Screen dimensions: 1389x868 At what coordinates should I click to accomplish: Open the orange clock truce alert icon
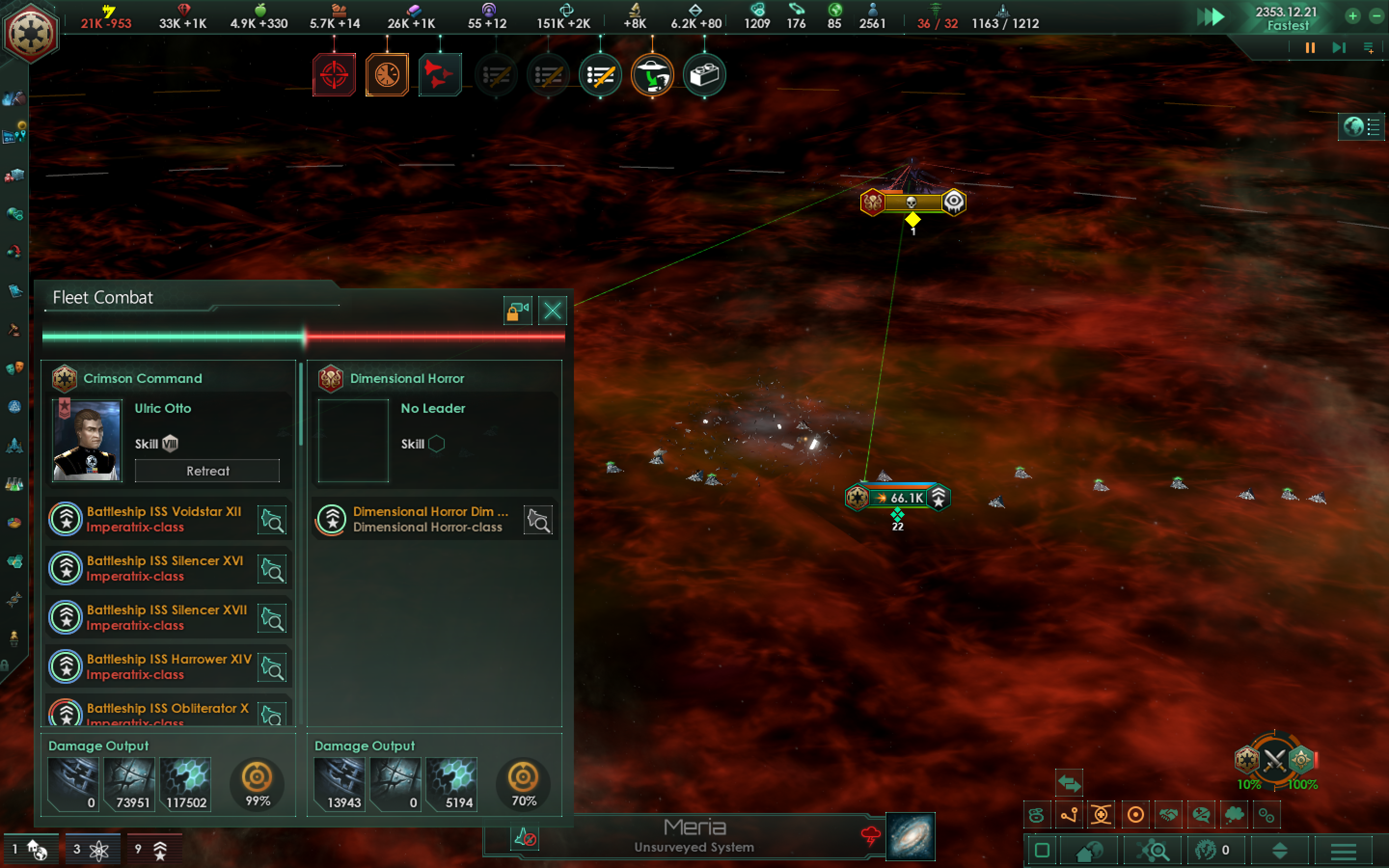click(x=387, y=74)
